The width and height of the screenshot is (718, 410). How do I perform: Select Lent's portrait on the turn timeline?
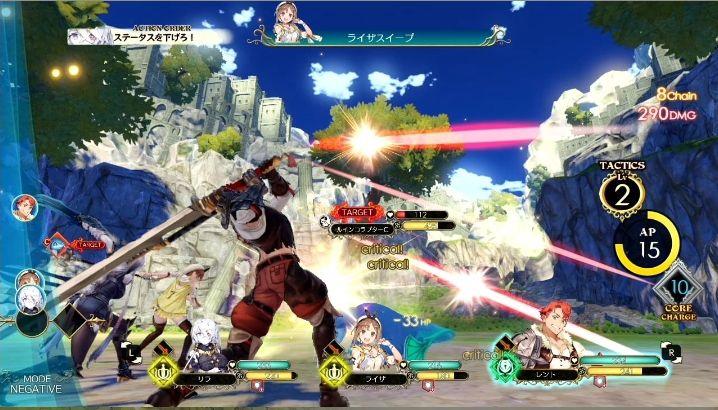24,207
